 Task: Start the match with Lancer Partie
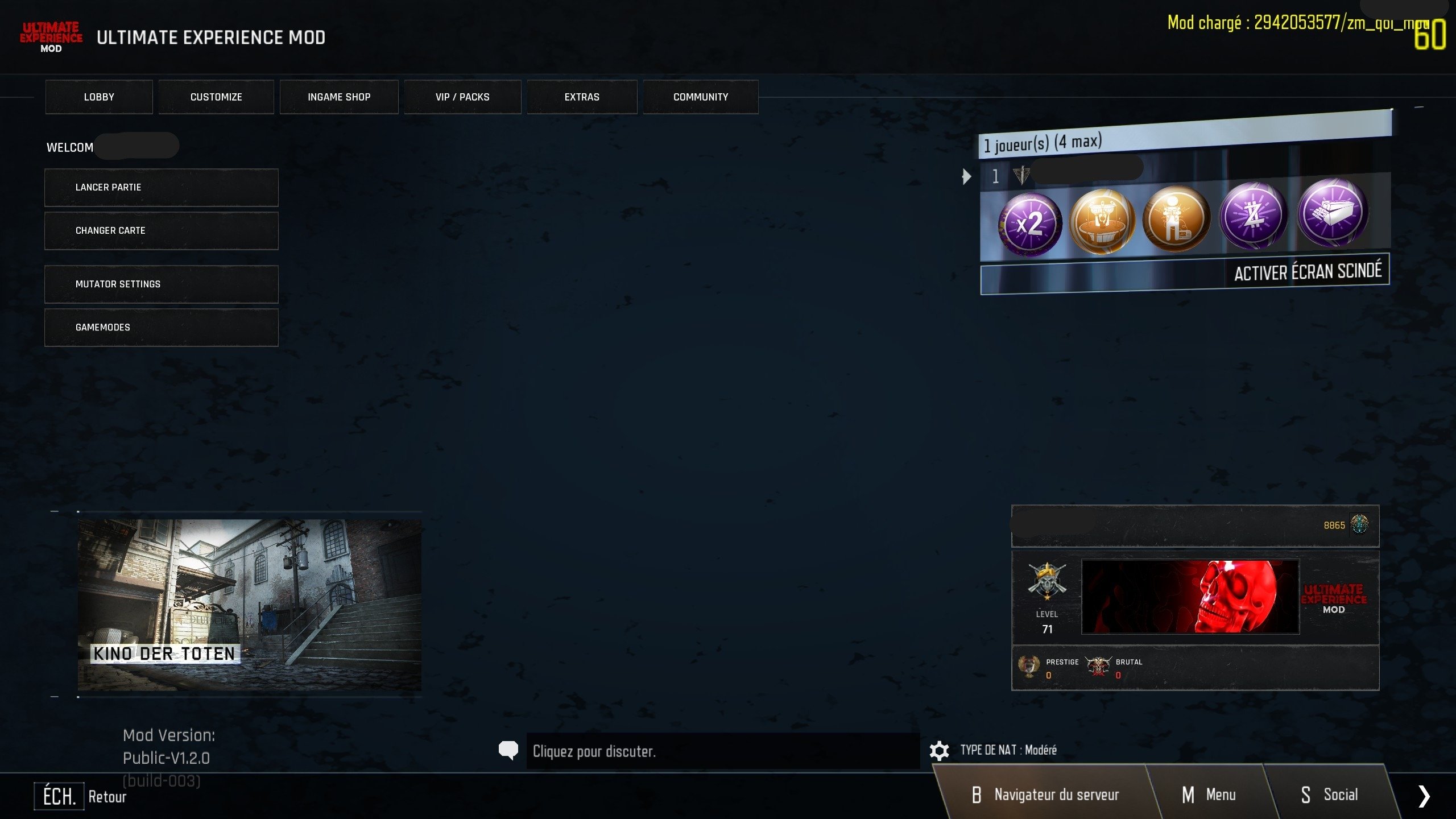162,188
